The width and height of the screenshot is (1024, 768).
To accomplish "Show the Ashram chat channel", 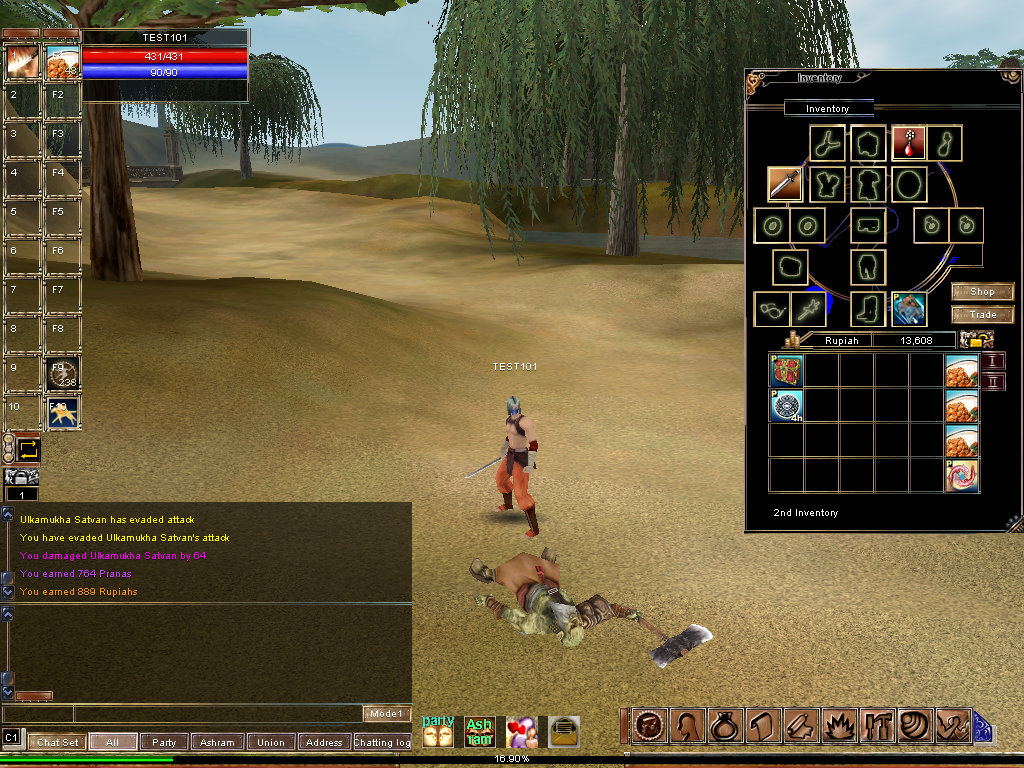I will [217, 742].
